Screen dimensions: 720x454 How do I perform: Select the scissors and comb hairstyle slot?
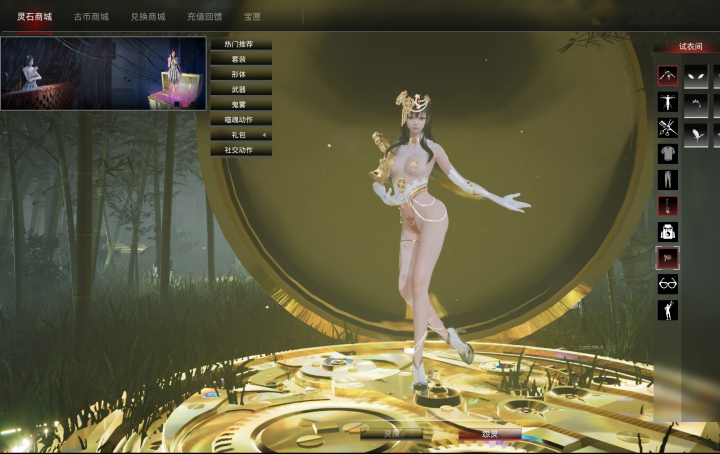coord(667,128)
